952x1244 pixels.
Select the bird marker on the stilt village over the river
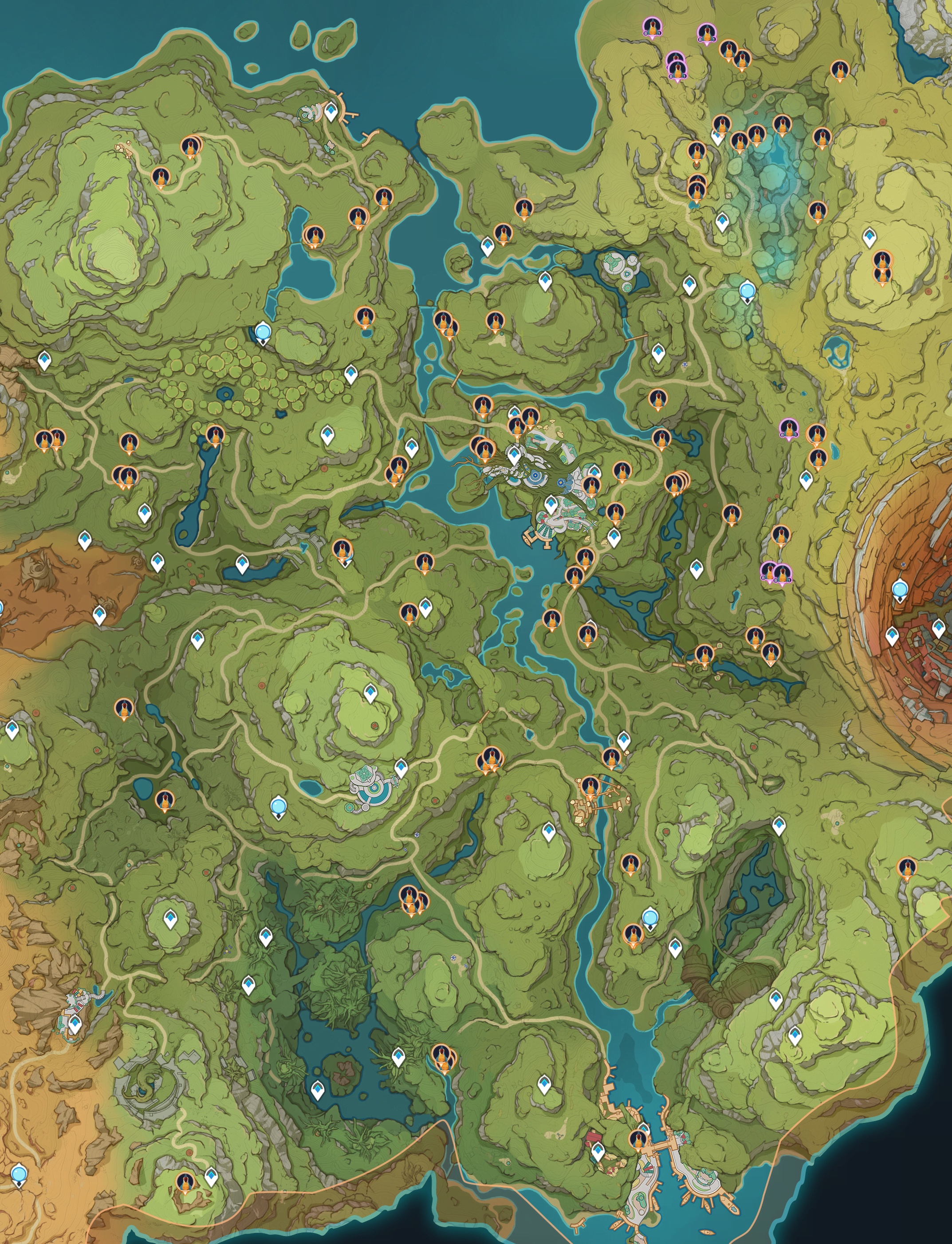(590, 787)
